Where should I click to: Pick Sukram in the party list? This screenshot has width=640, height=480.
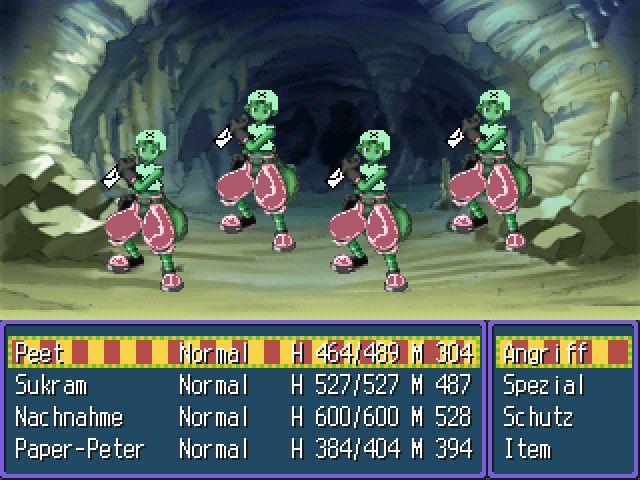(x=244, y=385)
